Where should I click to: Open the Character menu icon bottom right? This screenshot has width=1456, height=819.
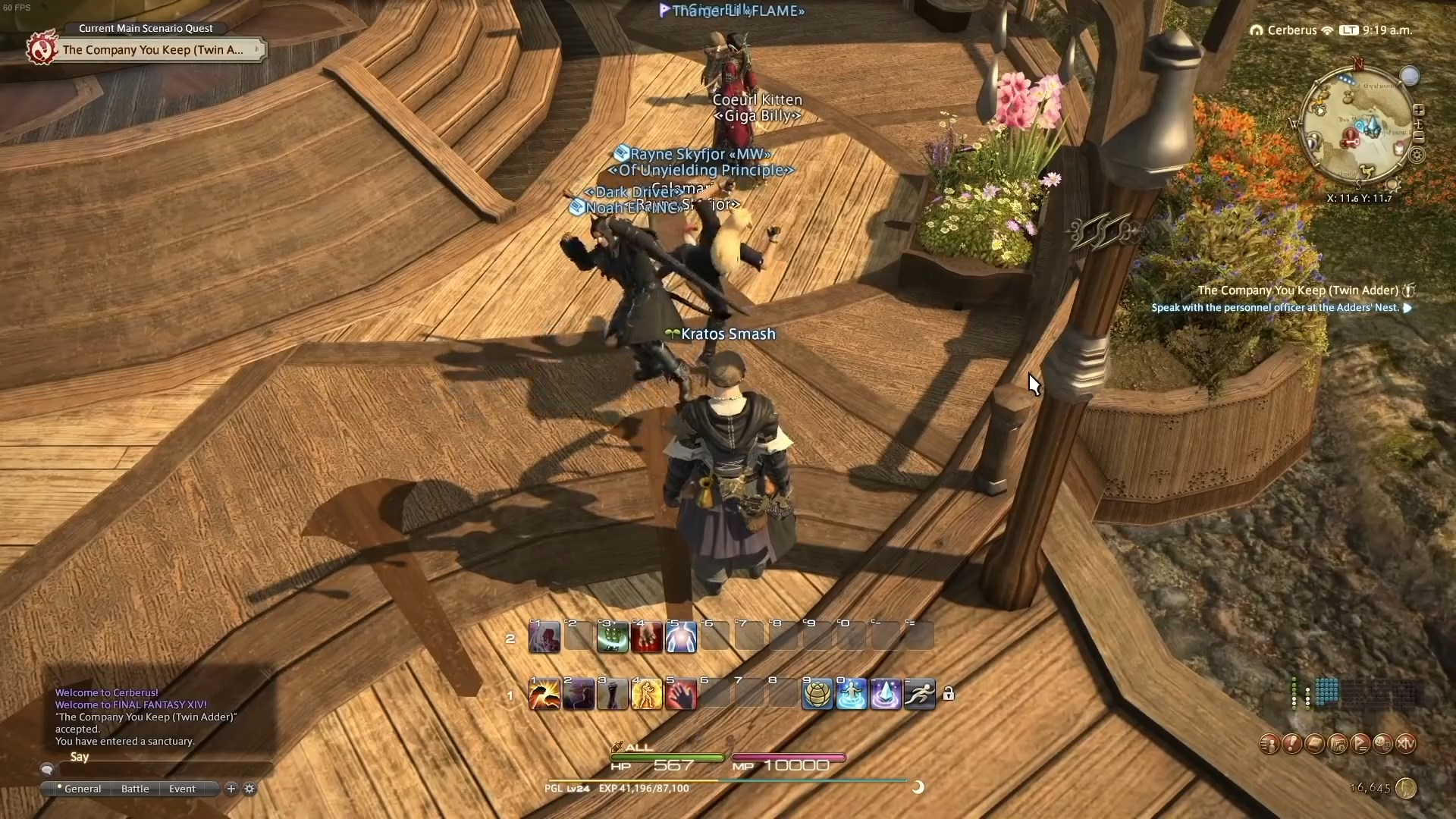click(x=1269, y=745)
